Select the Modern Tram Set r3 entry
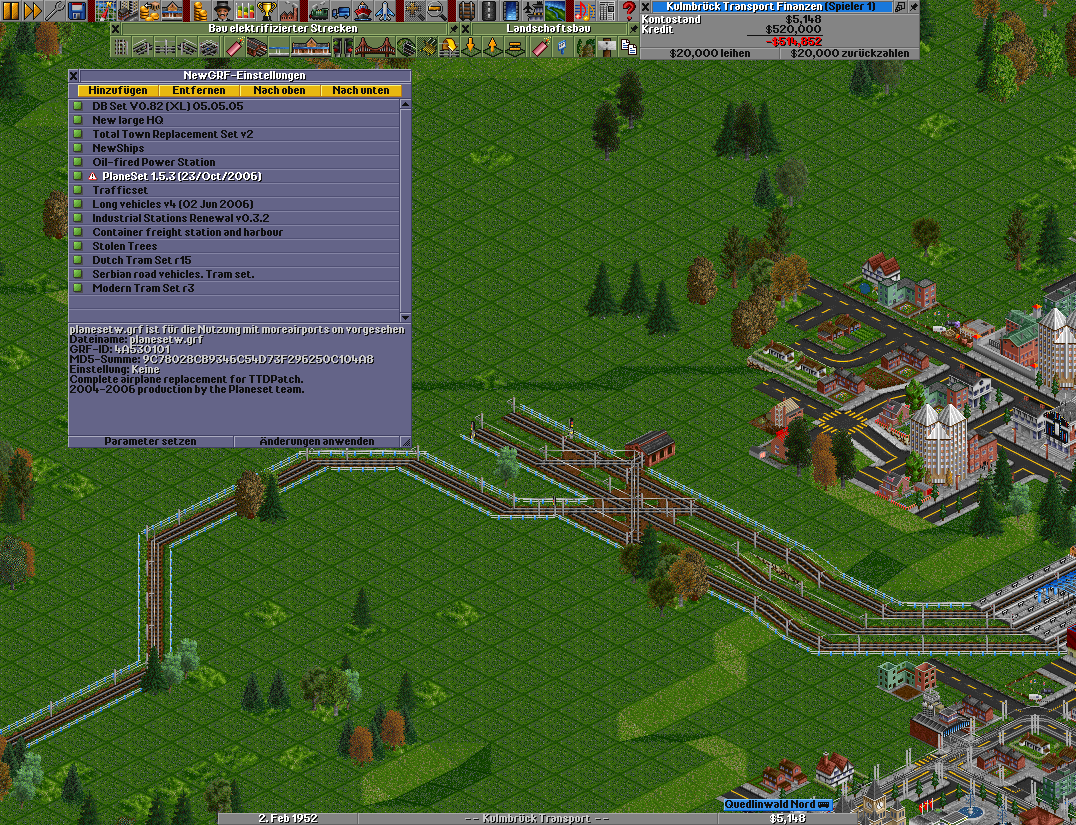Viewport: 1076px width, 825px height. click(x=143, y=288)
